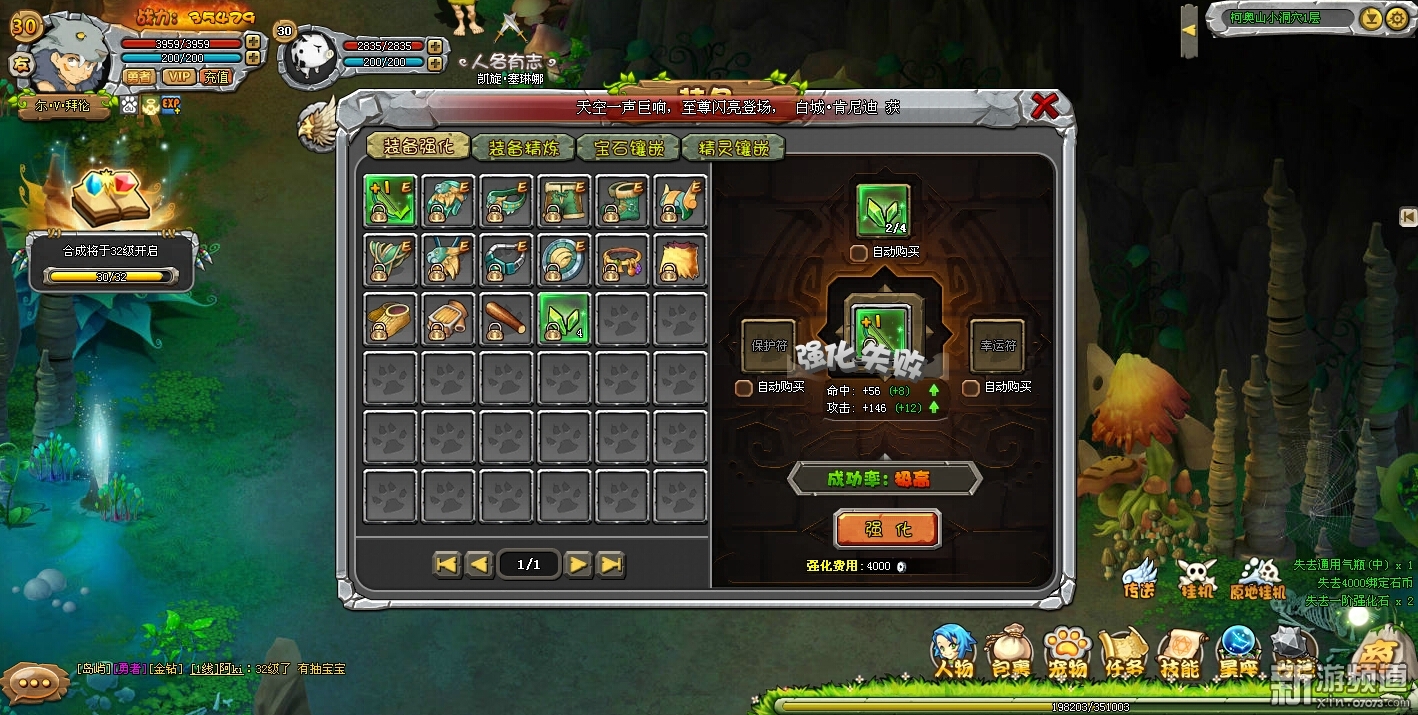1418x715 pixels.
Task: Toggle 自动购买 under the enhancement stone
Action: pos(858,253)
